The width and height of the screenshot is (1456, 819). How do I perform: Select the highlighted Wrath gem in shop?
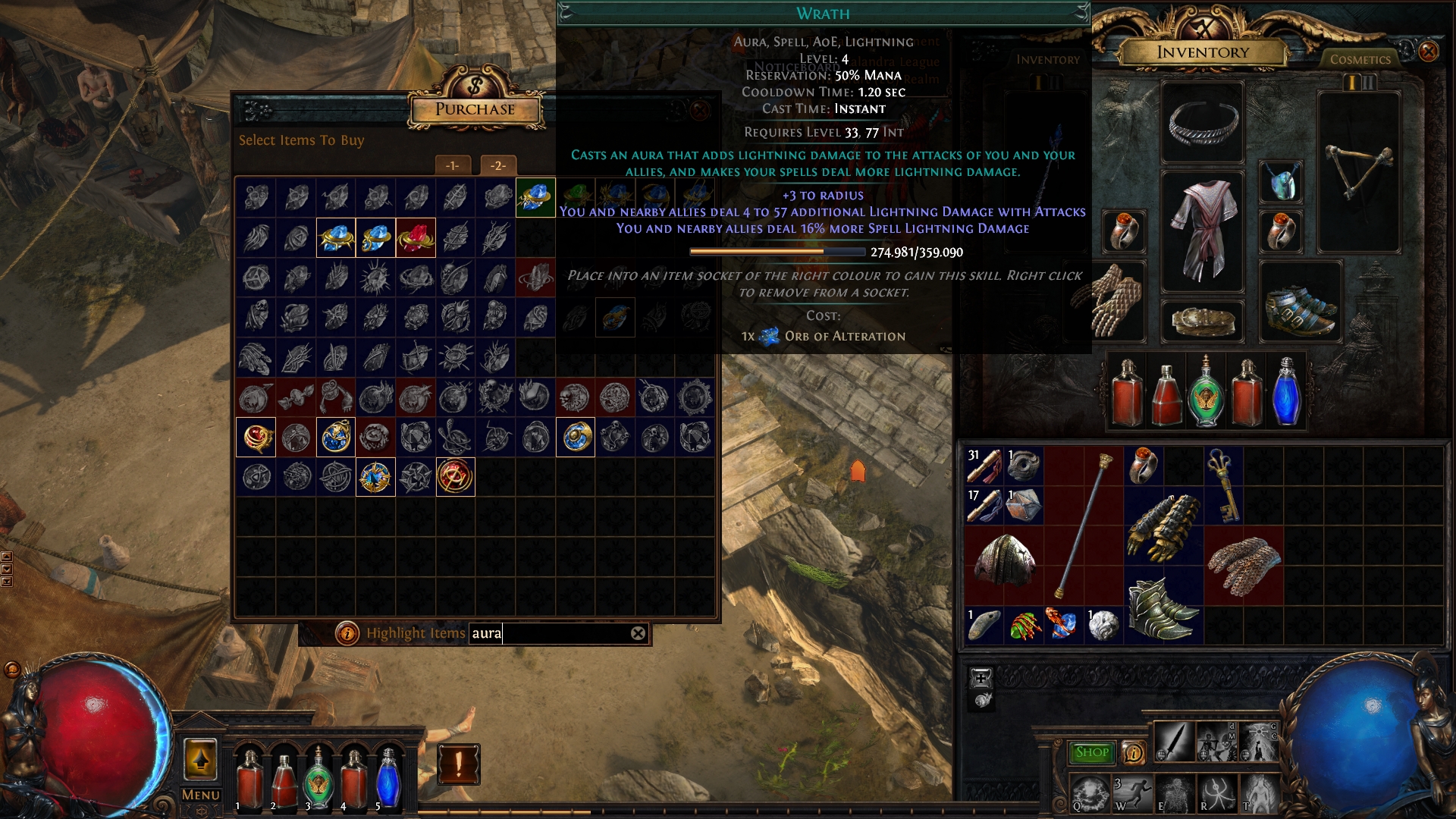coord(535,197)
